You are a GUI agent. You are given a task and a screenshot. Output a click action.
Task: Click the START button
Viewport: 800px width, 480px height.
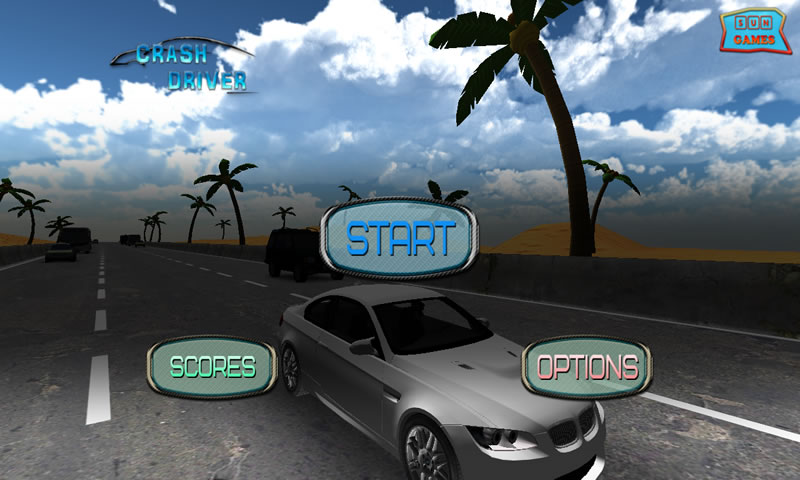(x=400, y=240)
